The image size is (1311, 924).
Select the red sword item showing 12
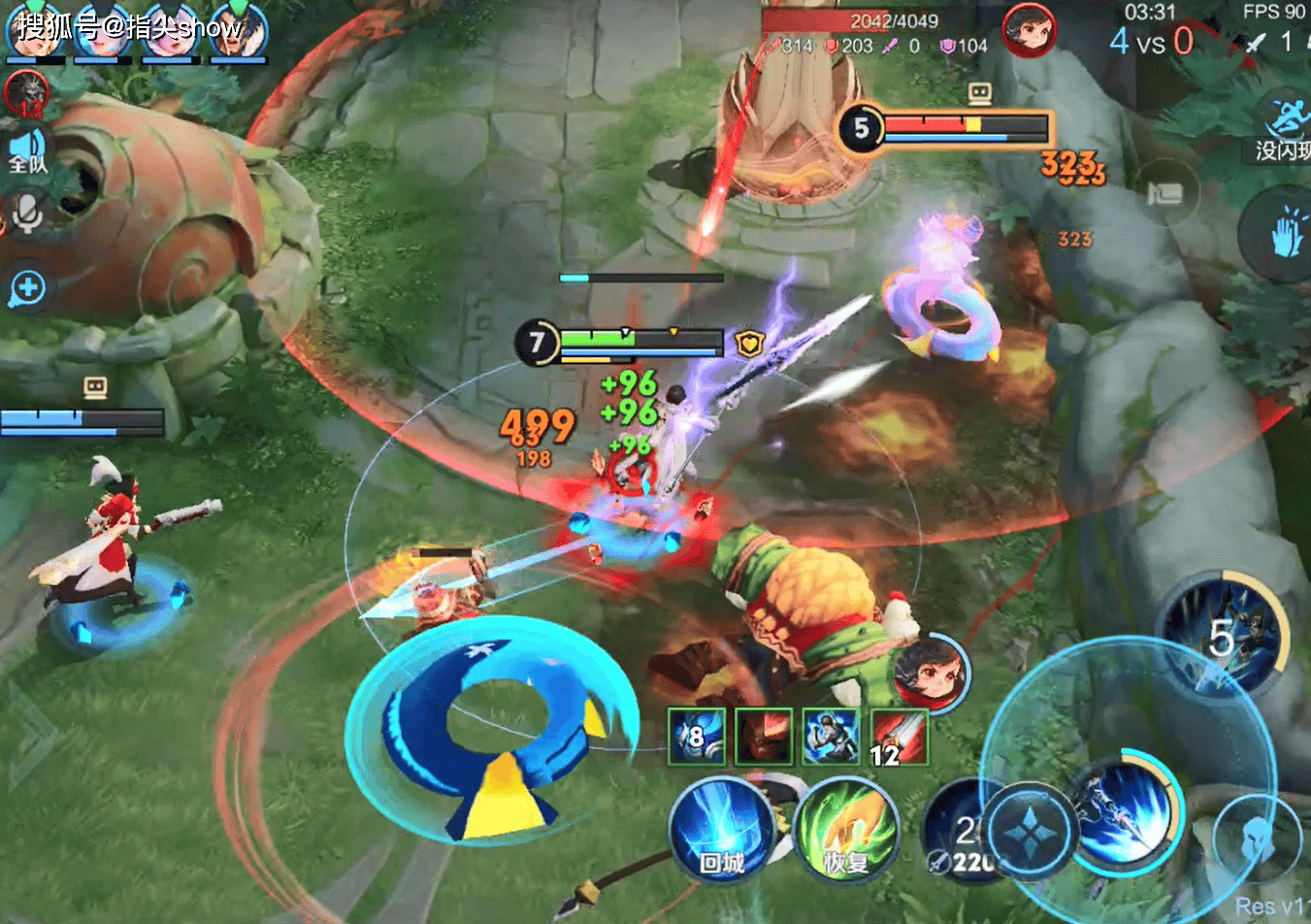[x=899, y=737]
